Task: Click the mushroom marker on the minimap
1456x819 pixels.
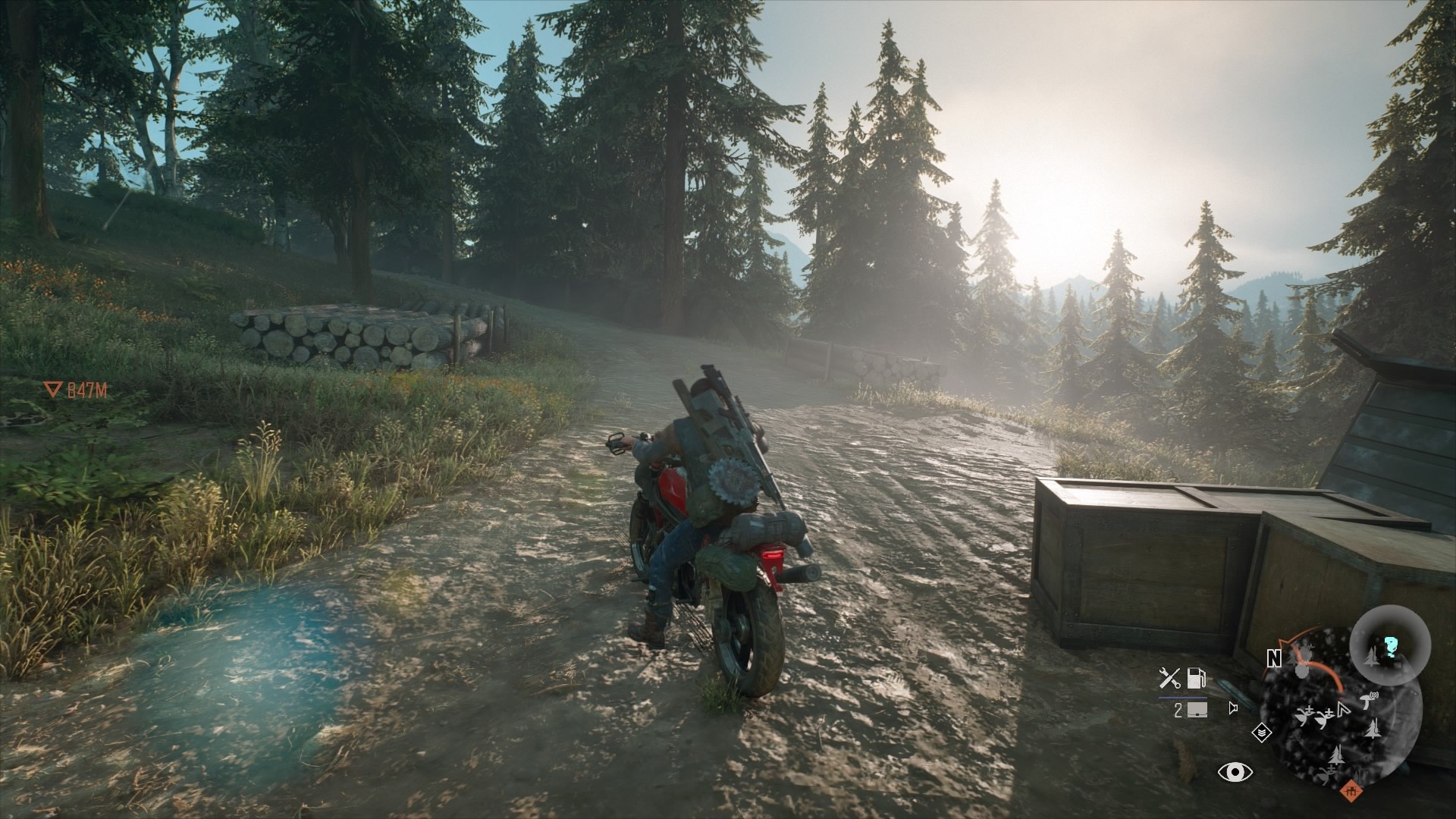Action: click(x=1367, y=701)
